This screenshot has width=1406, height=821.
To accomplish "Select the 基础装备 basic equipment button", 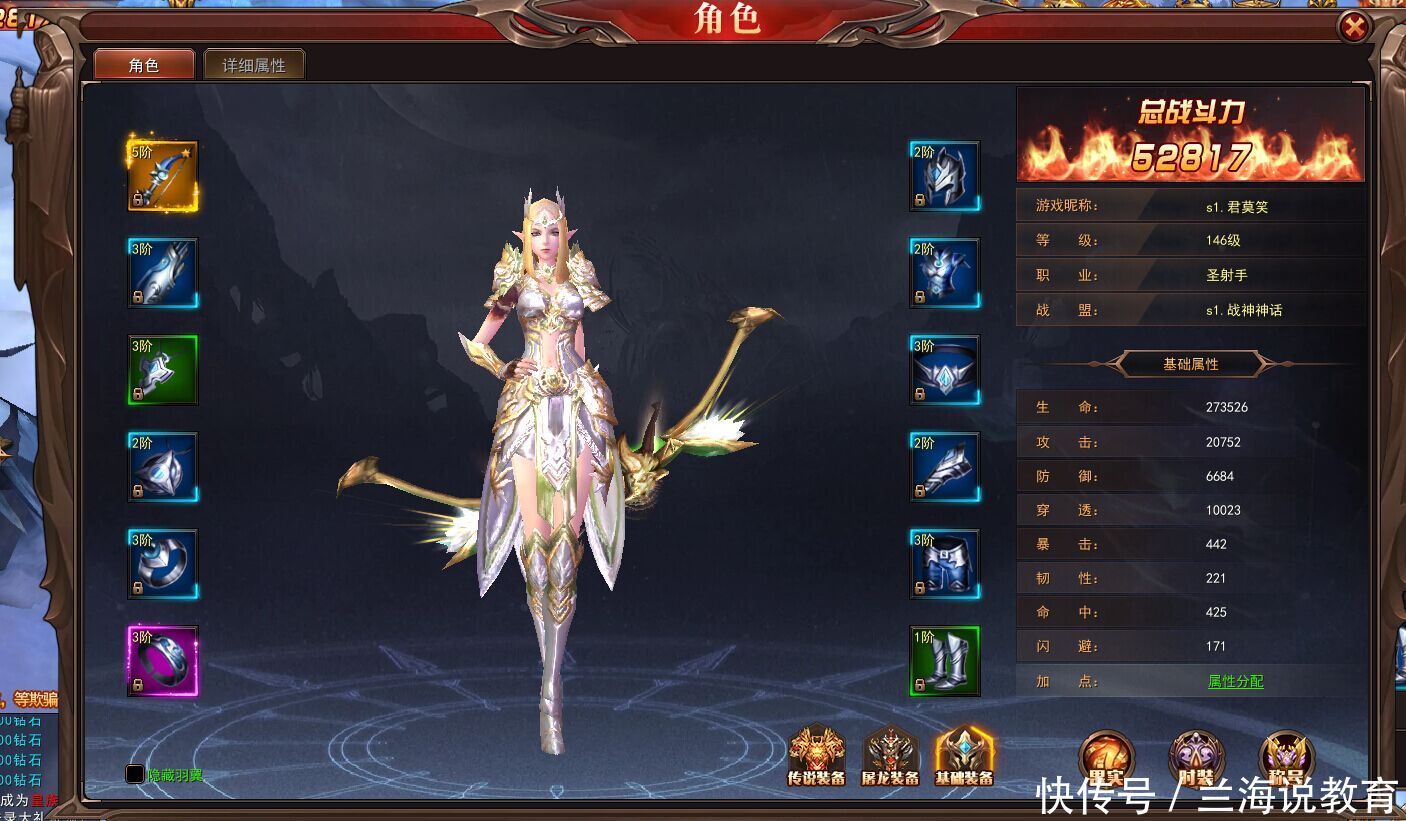I will point(964,755).
